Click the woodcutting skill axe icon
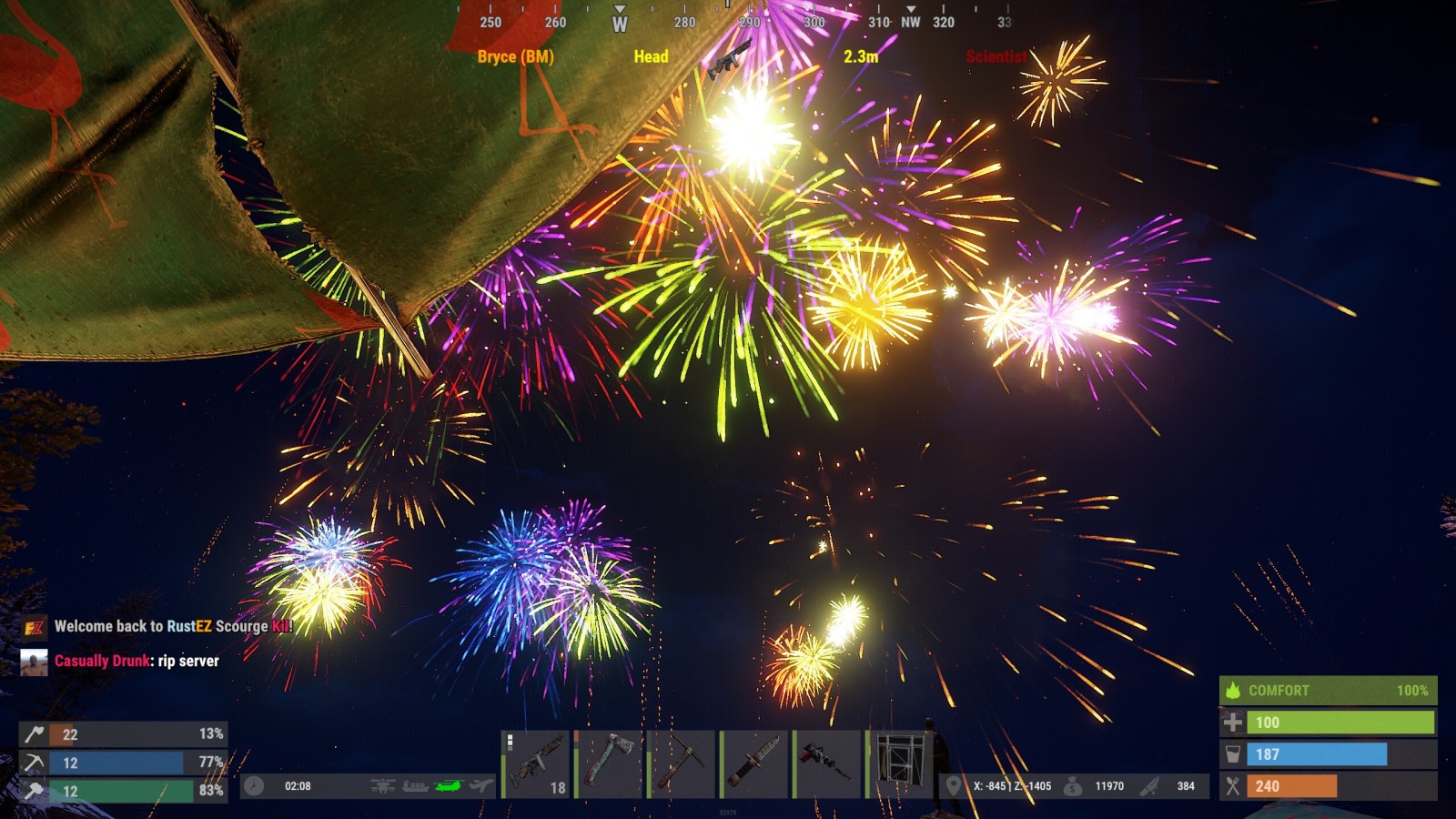1456x819 pixels. point(34,734)
